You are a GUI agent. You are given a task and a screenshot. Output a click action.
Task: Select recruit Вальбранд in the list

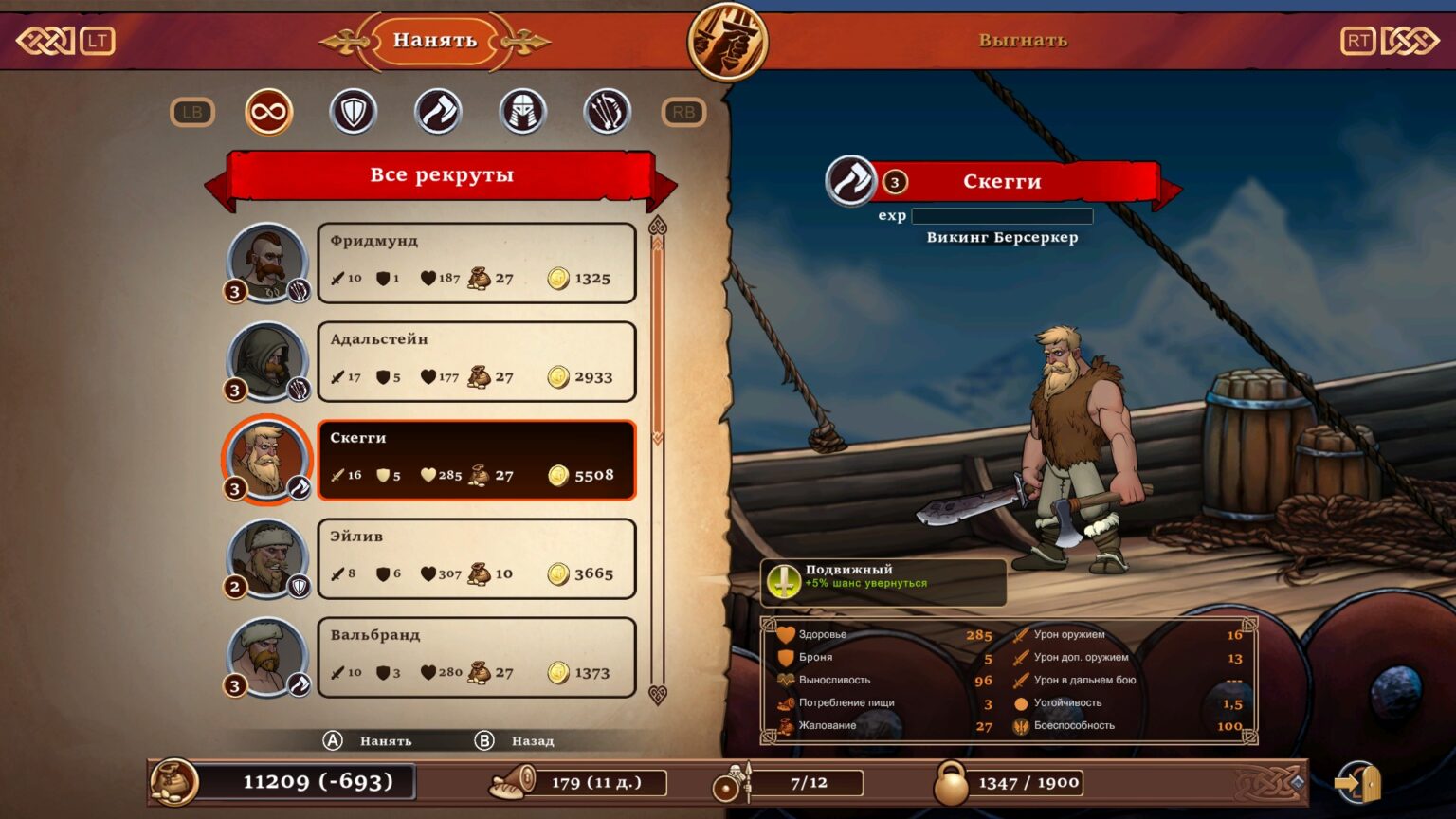pos(476,658)
